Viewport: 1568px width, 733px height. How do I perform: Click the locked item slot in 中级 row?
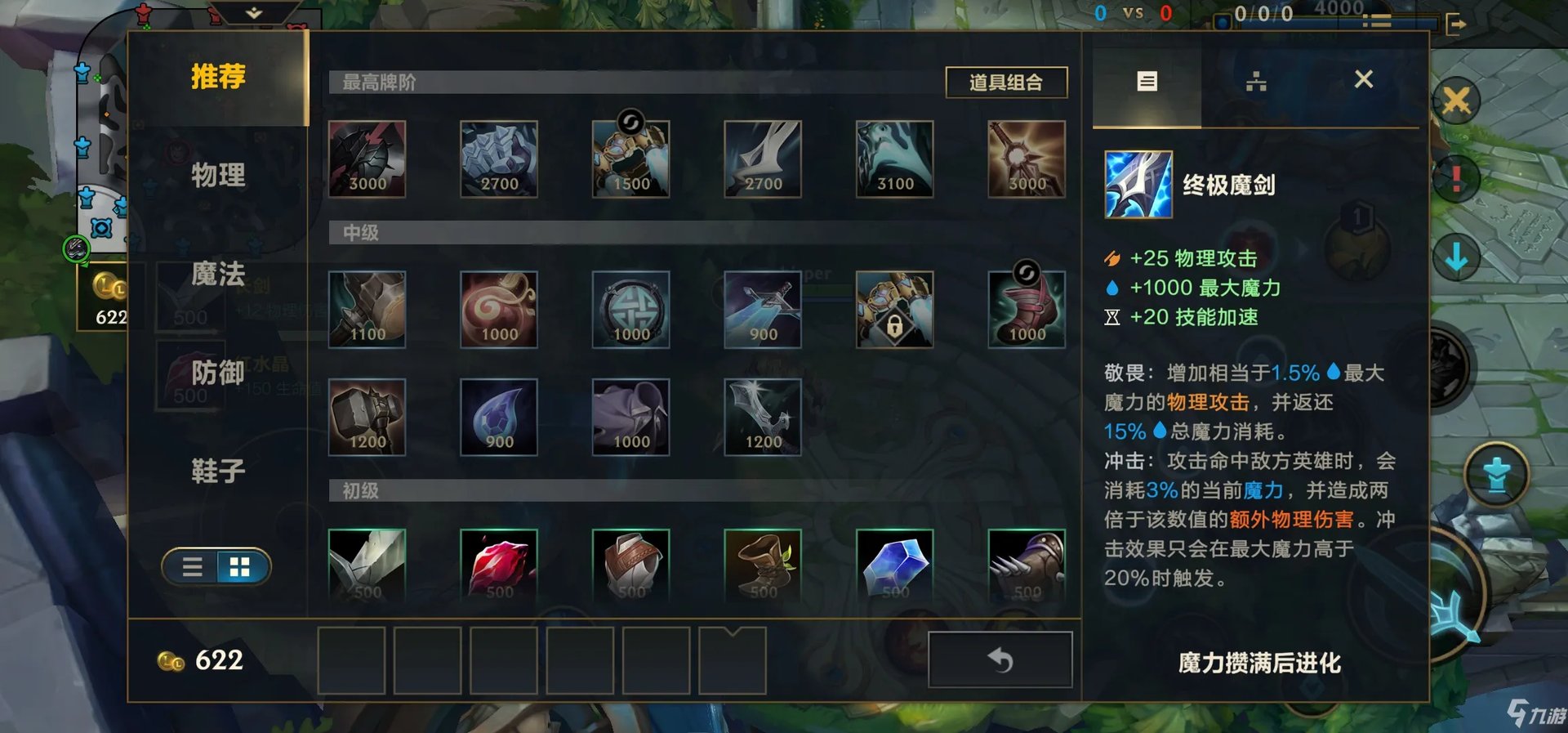[893, 309]
